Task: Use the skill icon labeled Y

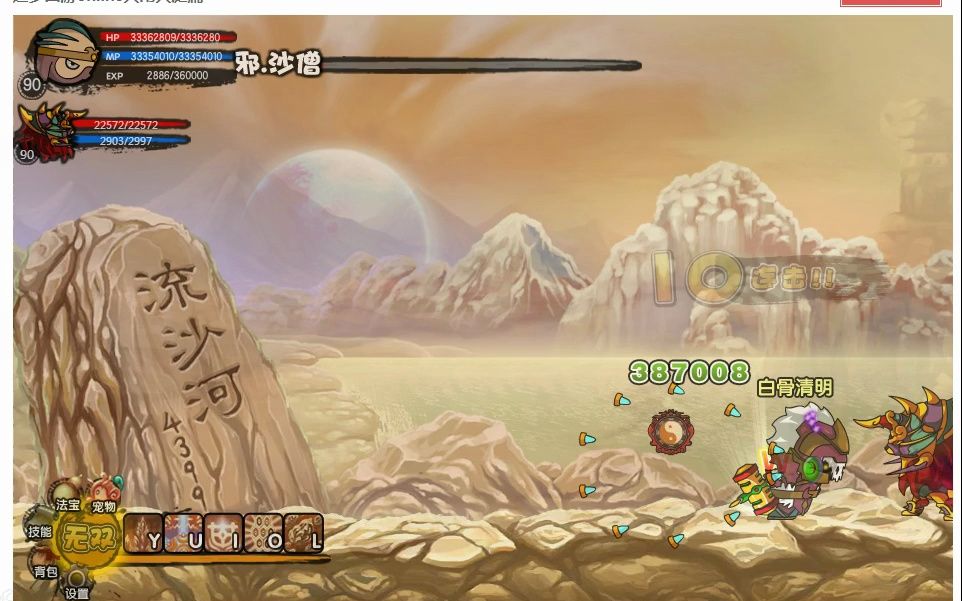Action: pos(143,533)
